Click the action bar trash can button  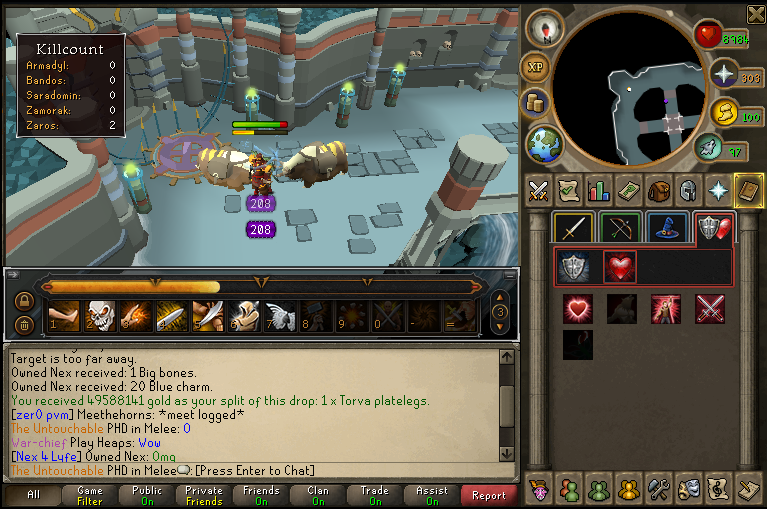pyautogui.click(x=24, y=324)
